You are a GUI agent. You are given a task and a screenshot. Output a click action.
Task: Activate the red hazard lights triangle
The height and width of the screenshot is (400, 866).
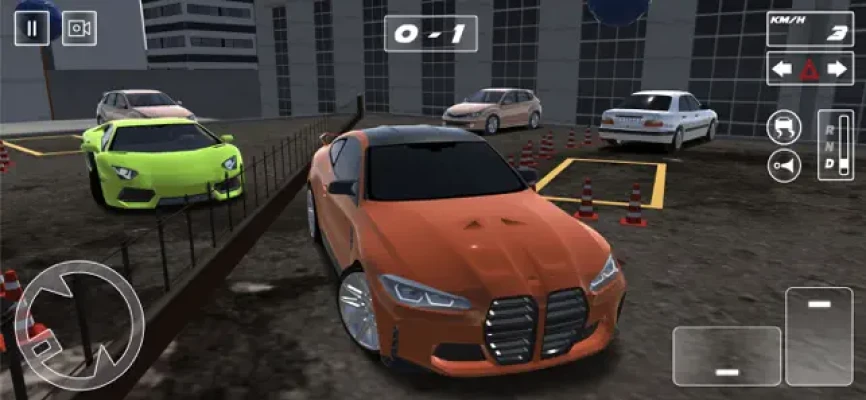coord(810,69)
